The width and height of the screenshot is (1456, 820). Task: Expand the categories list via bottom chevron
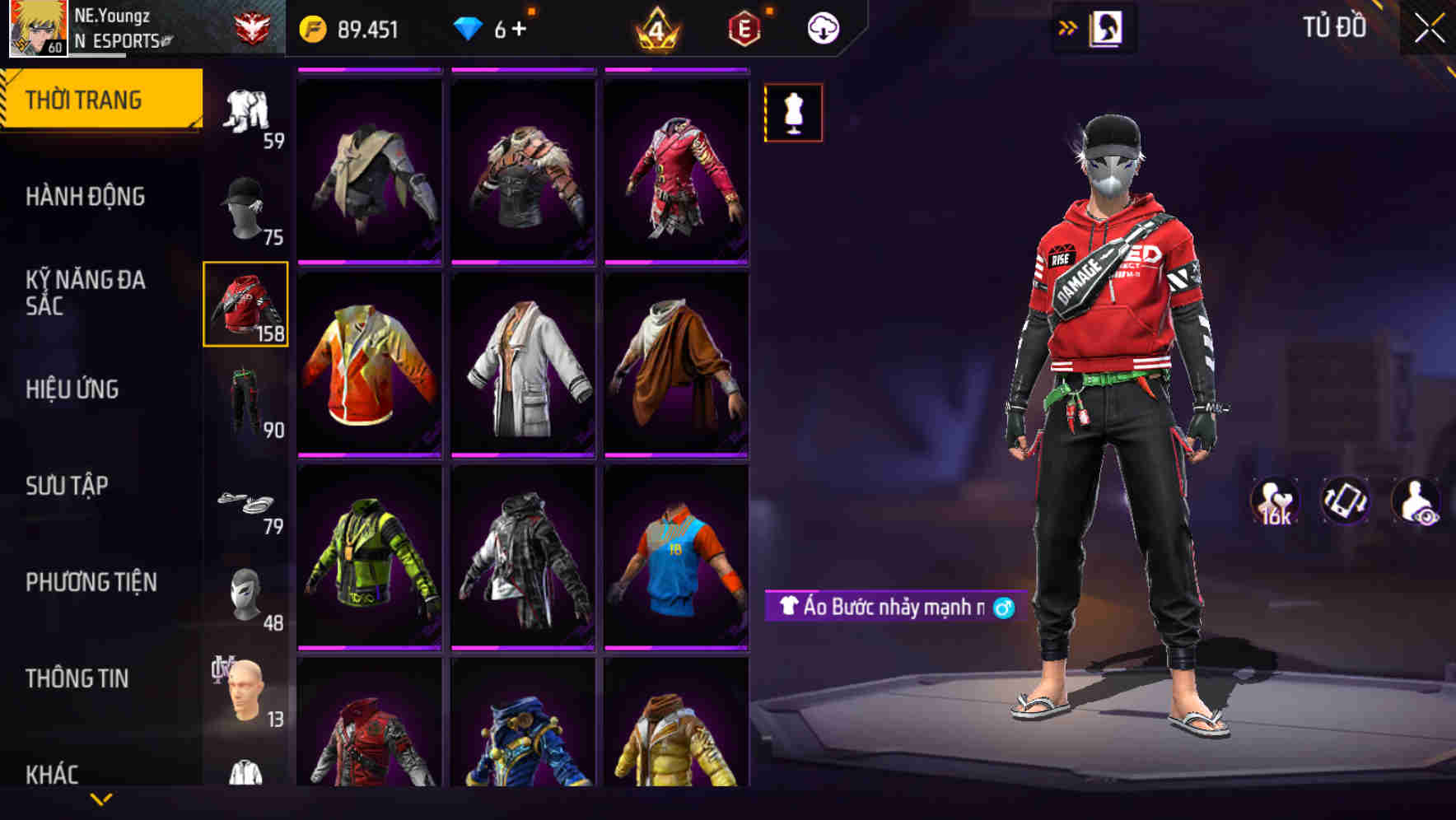coord(99,798)
